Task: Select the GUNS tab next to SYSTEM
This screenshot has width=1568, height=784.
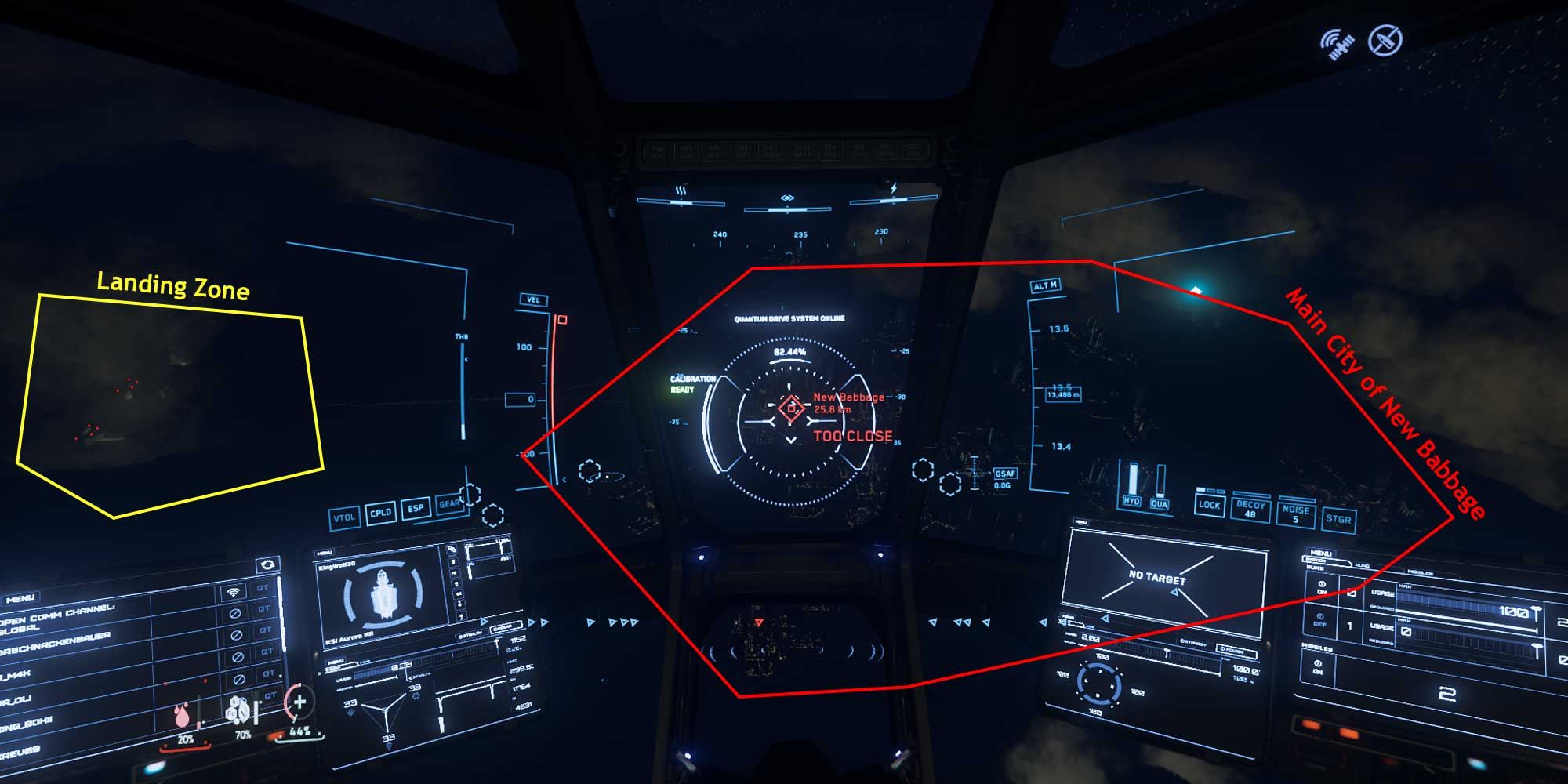Action: point(1363,565)
